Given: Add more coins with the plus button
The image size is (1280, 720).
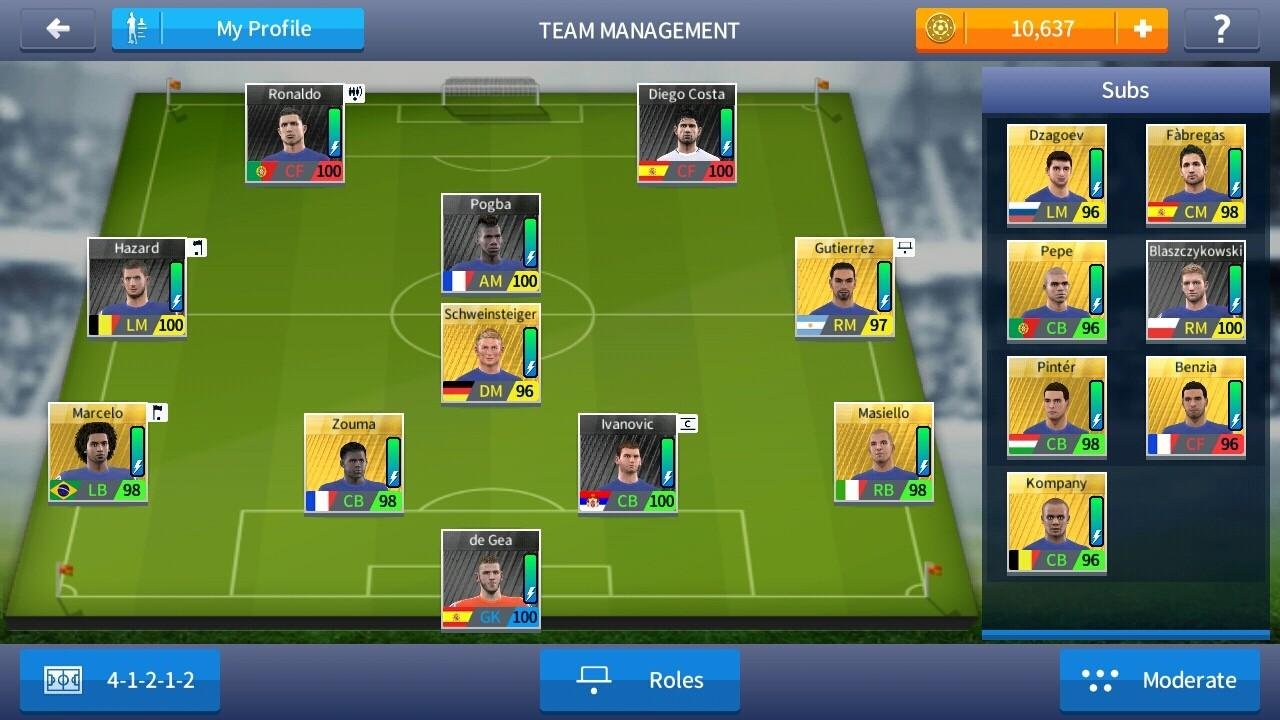Looking at the screenshot, I should (1142, 29).
